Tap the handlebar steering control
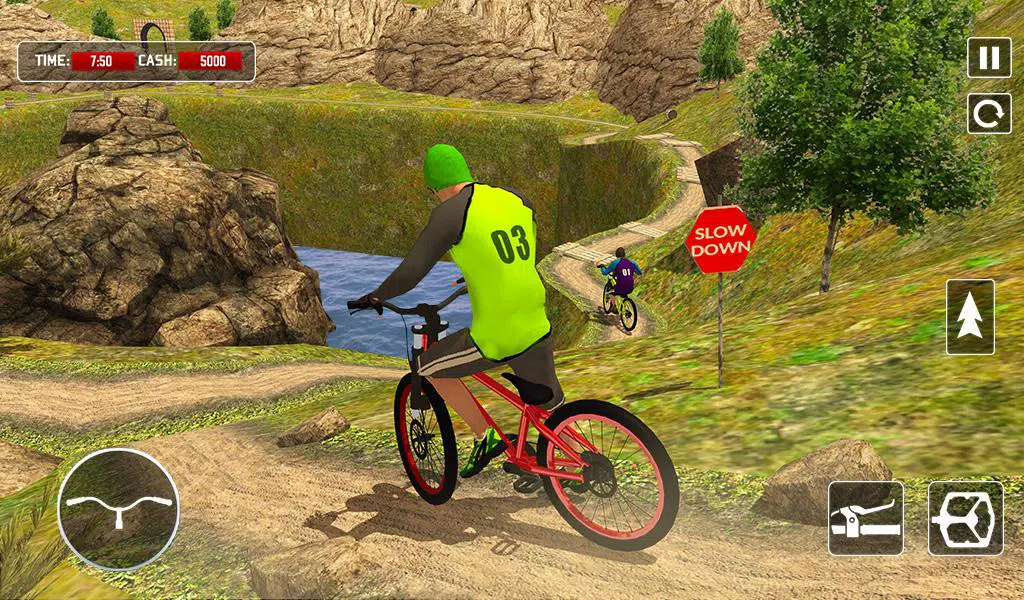The image size is (1024, 600). coord(118,509)
